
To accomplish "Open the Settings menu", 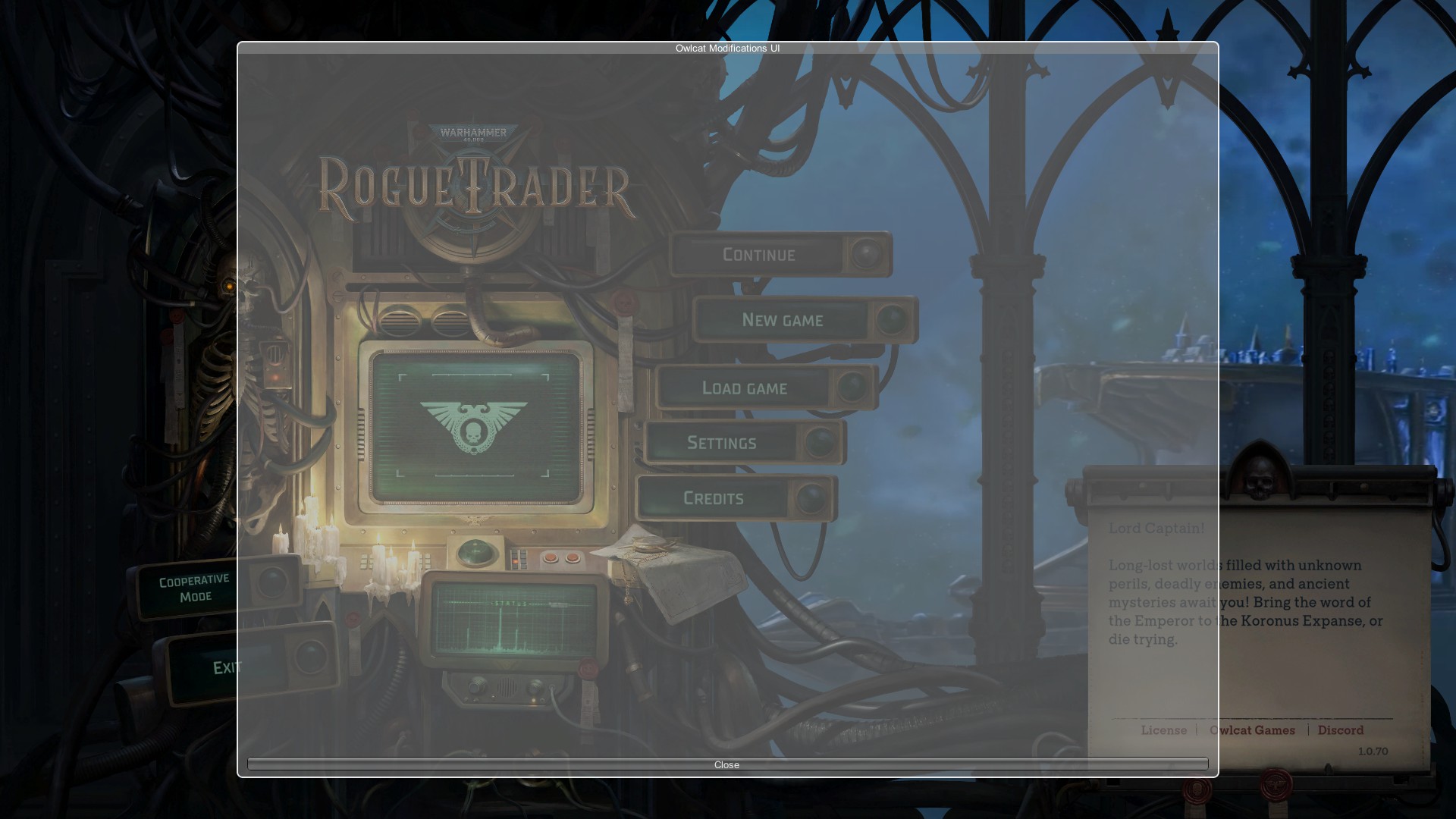I will coord(722,443).
